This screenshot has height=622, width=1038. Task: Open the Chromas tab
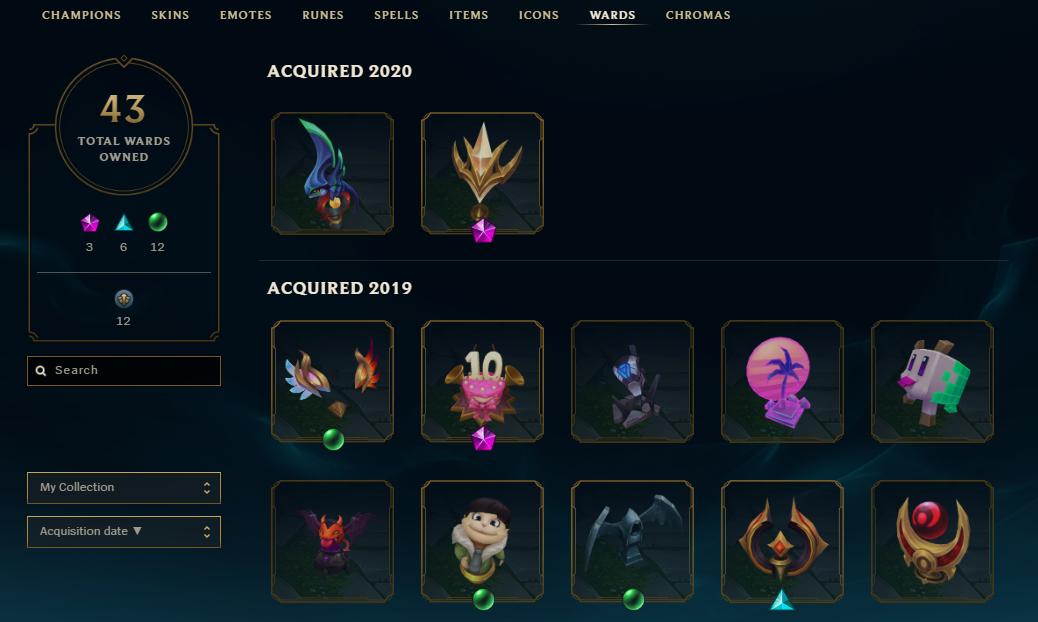(x=698, y=15)
